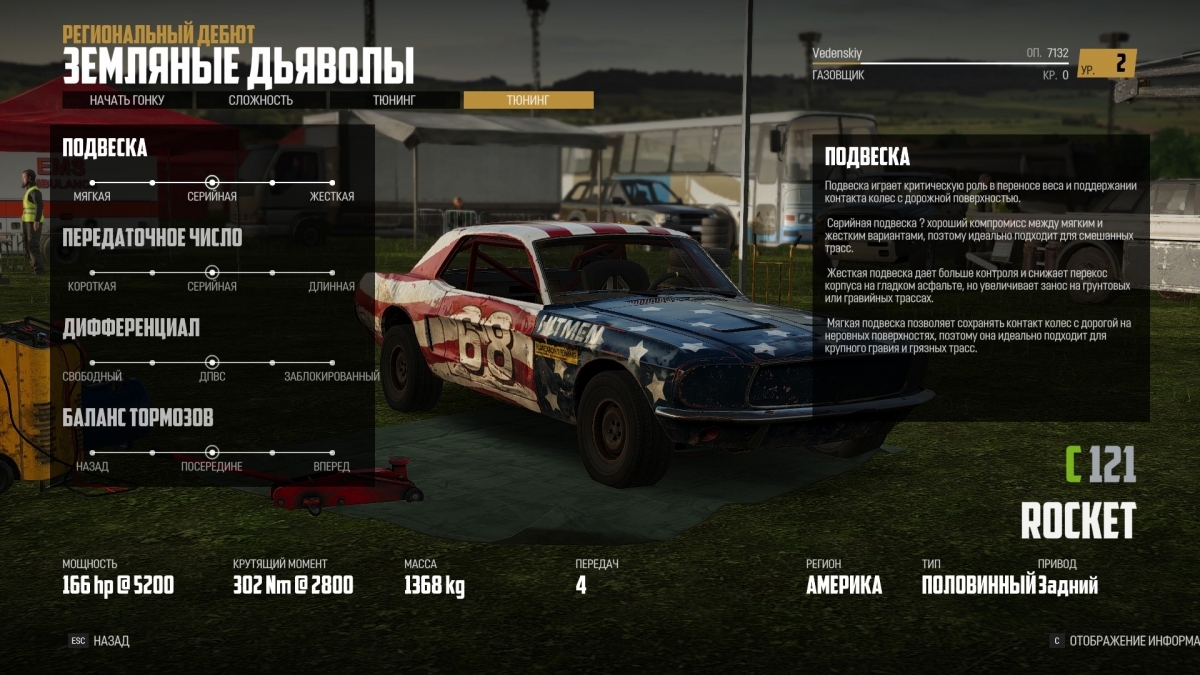Image resolution: width=1200 pixels, height=675 pixels.
Task: Open the НАЧАТЬ ГОНКУ tab
Action: [127, 100]
